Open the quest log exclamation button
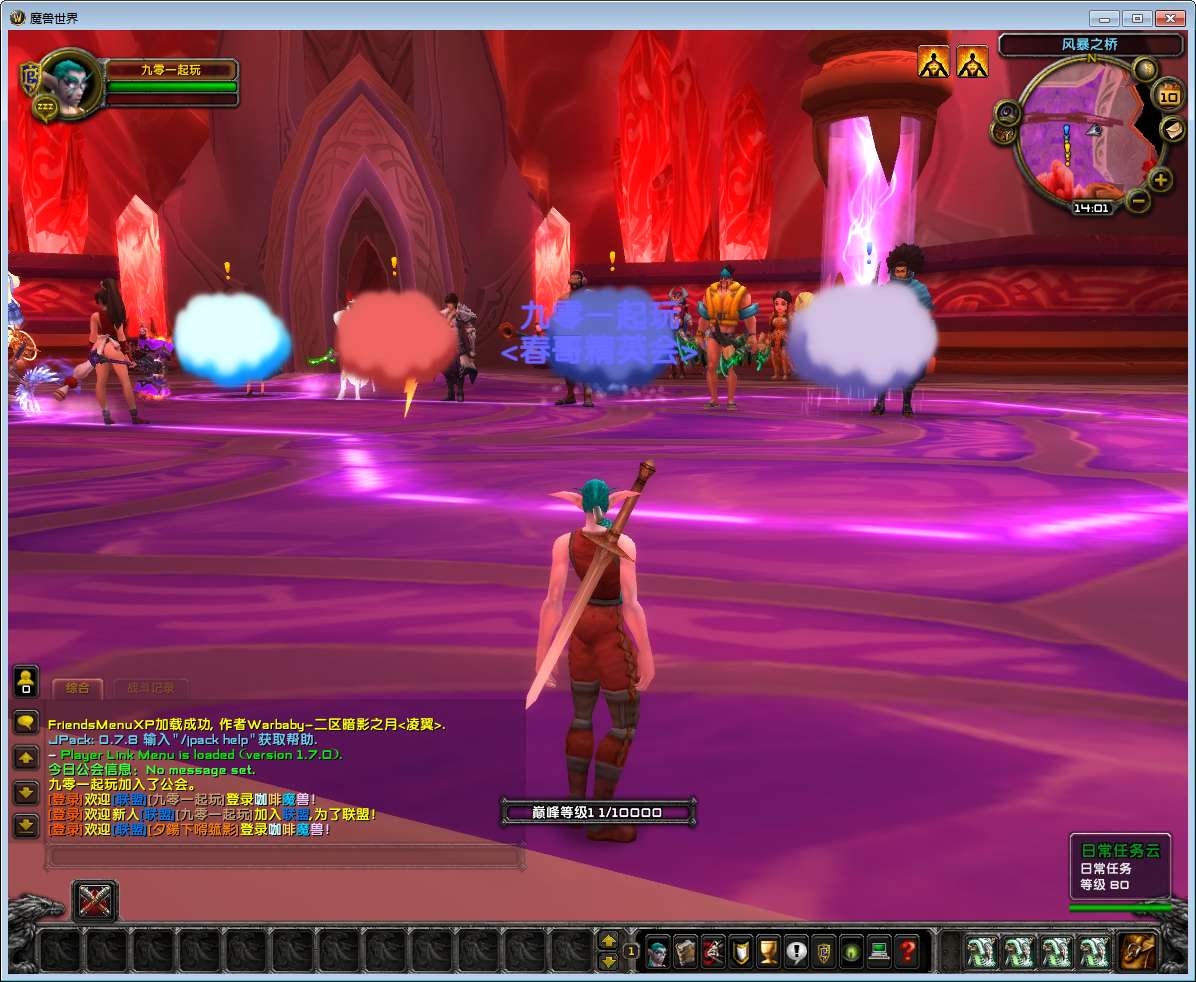 tap(796, 950)
